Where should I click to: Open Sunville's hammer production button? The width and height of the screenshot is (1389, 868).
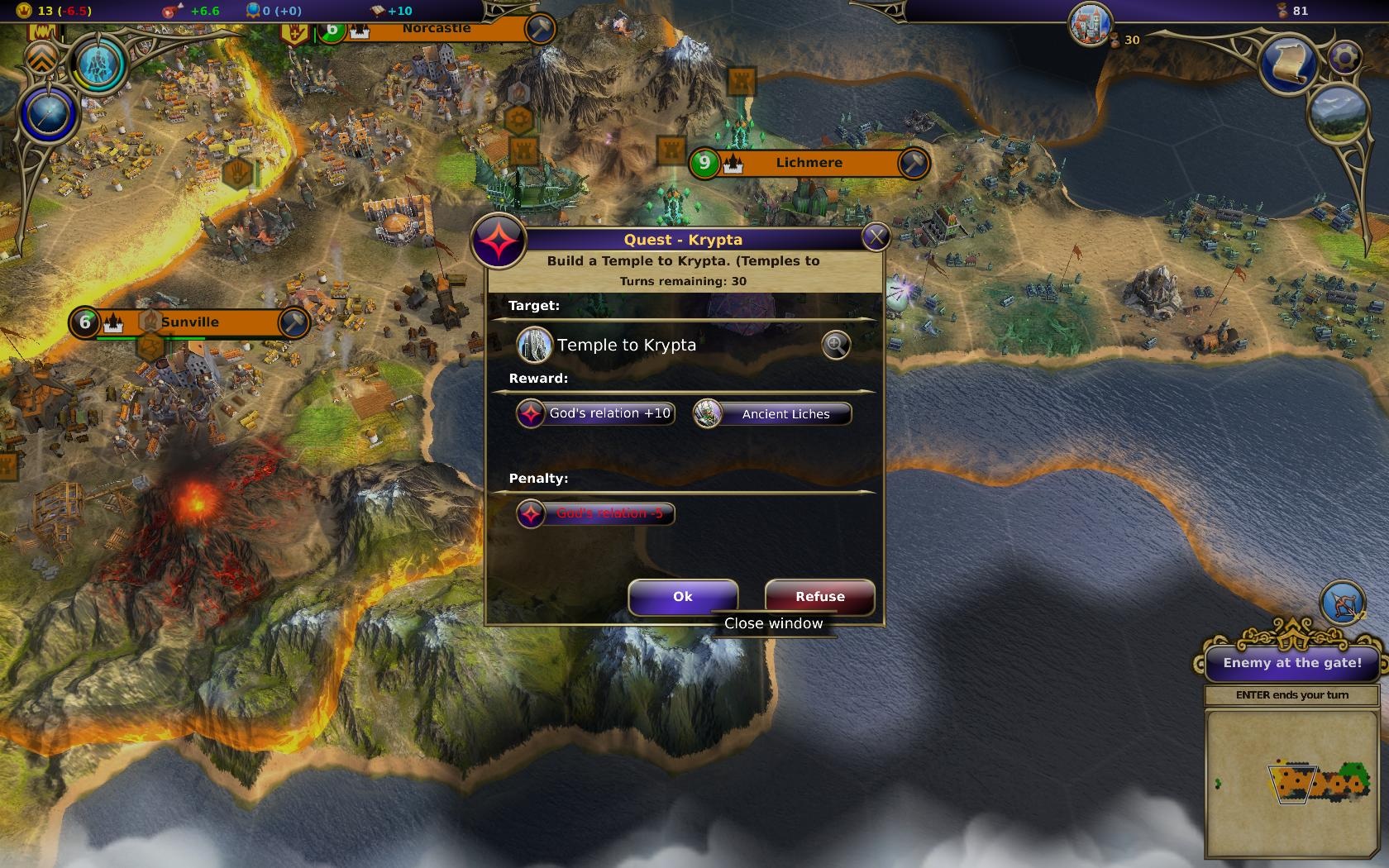click(x=294, y=322)
